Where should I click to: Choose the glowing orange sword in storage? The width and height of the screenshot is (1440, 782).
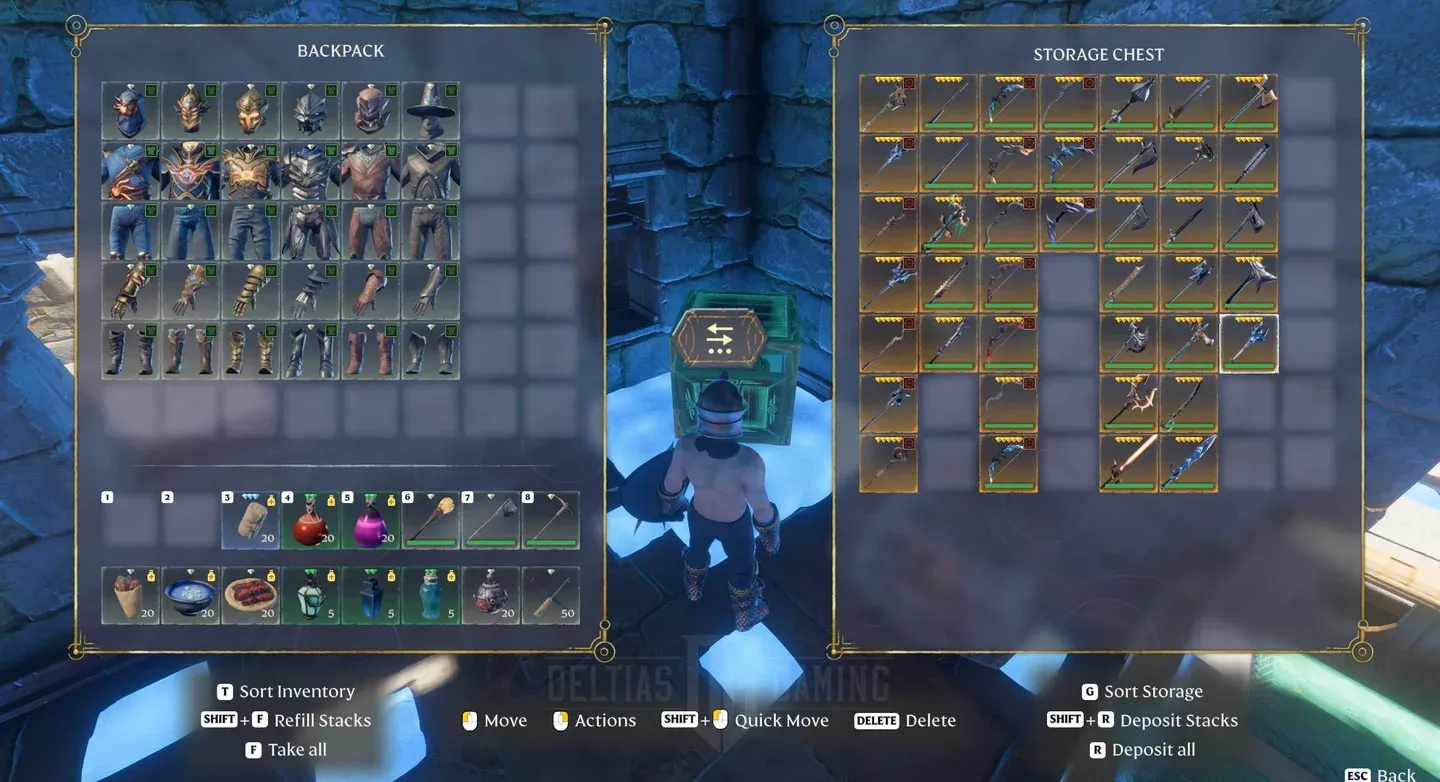(1129, 463)
